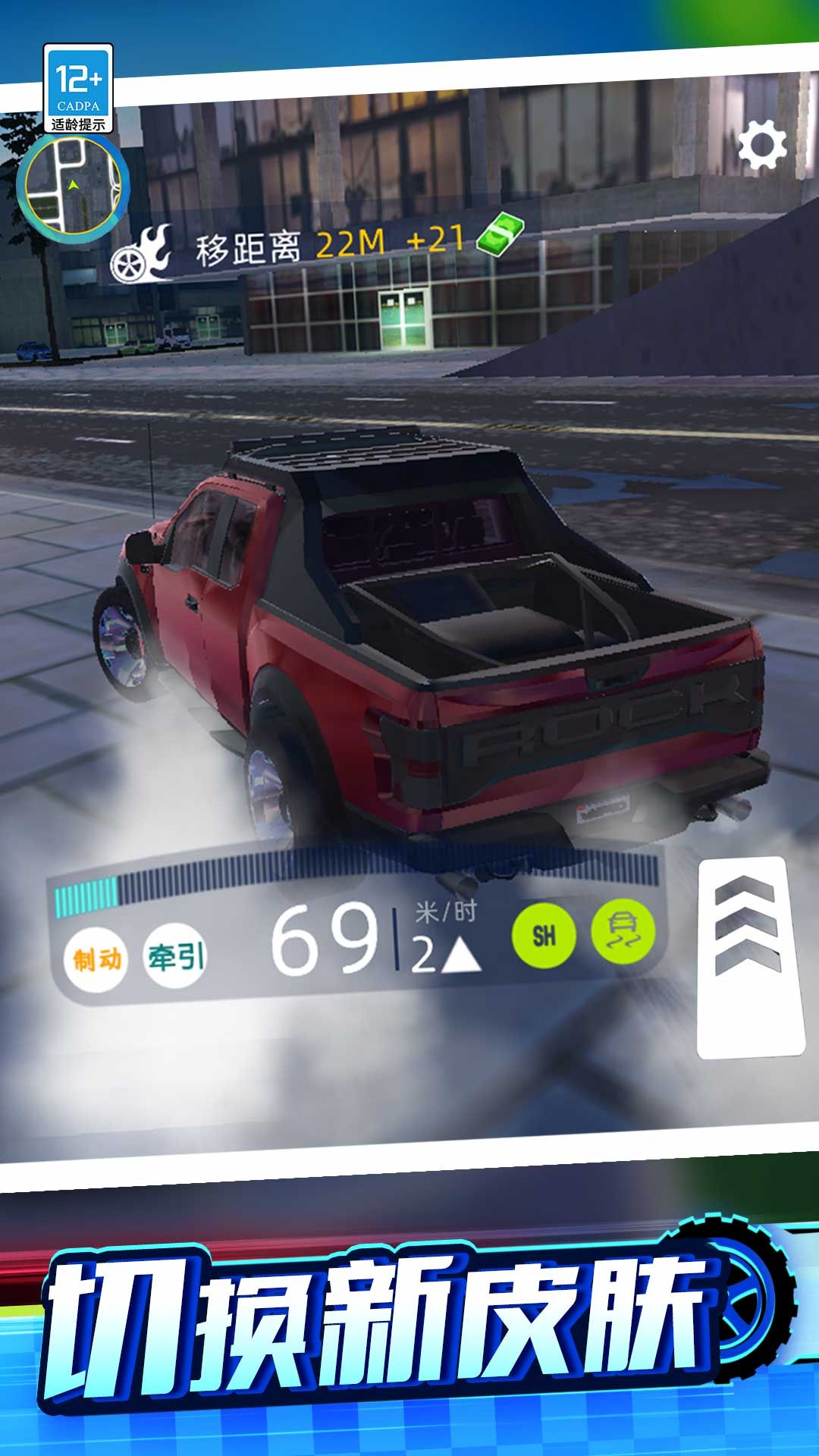Open the settings gear menu
Viewport: 819px width, 1456px height.
(x=762, y=144)
